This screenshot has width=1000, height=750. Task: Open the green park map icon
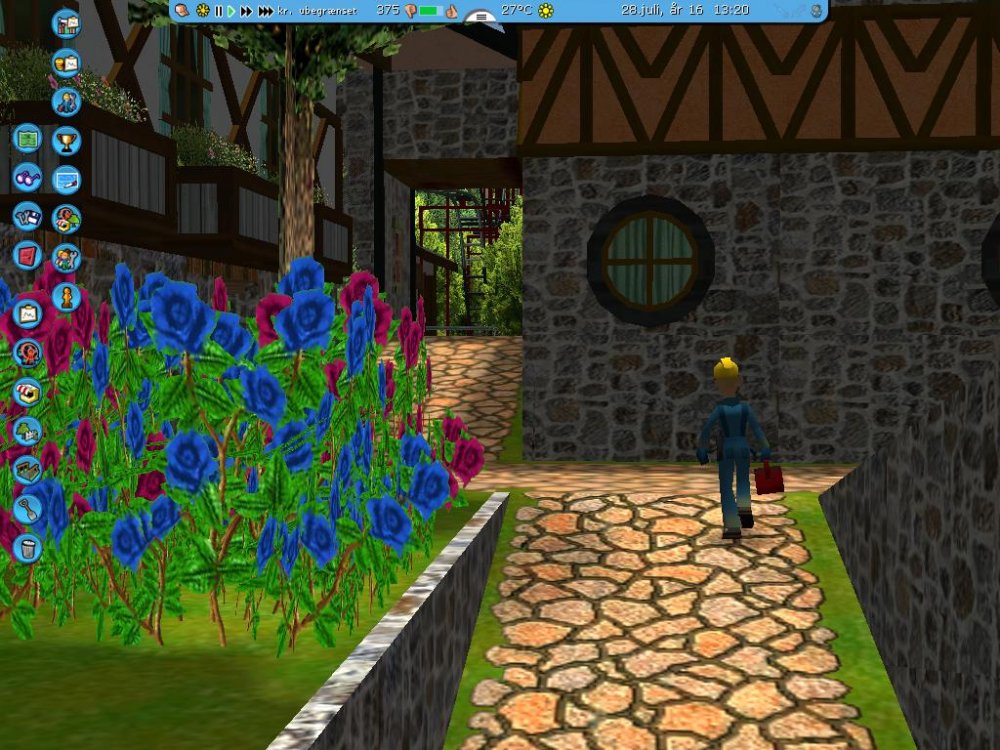(x=27, y=138)
